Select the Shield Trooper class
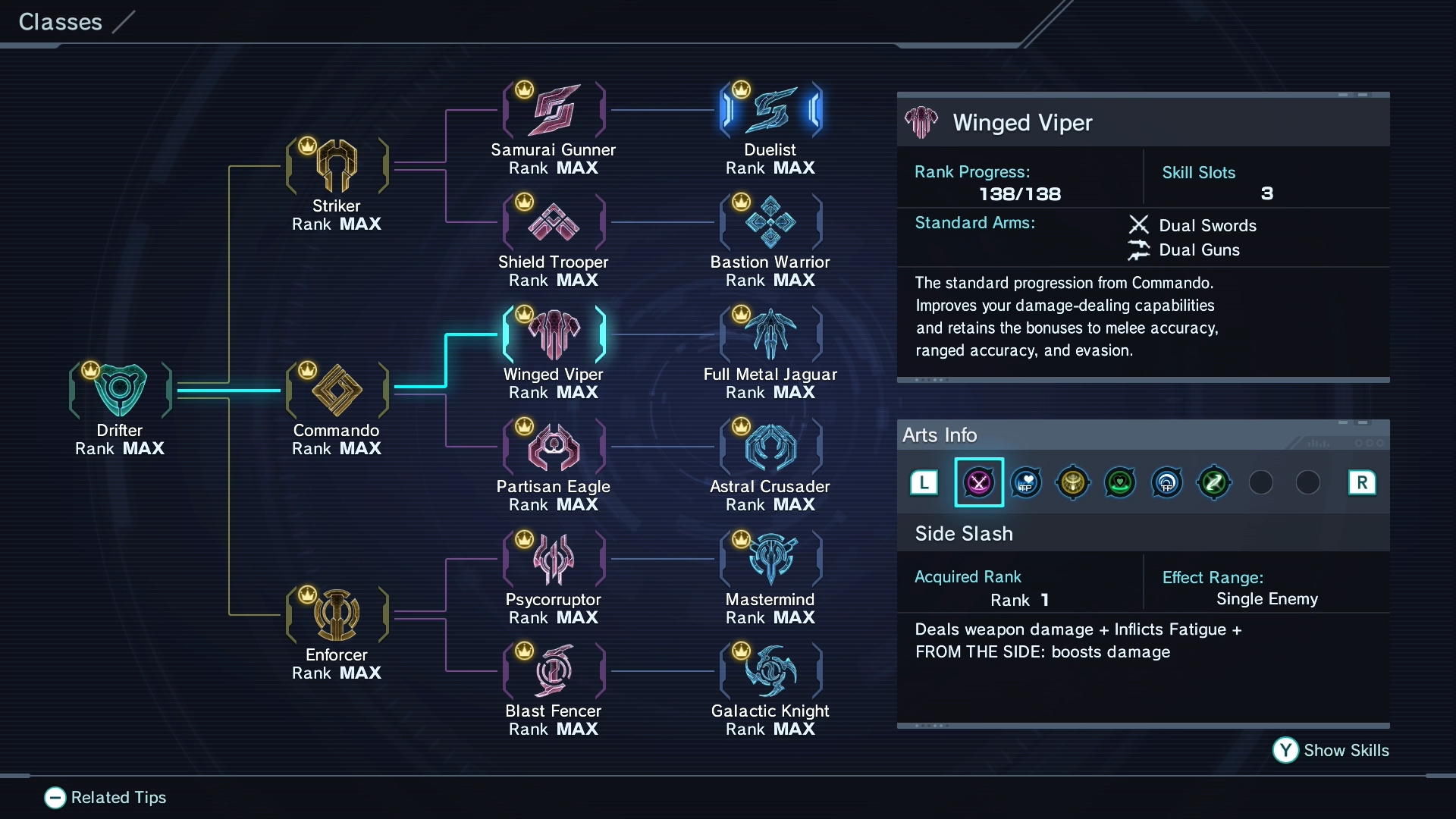 (x=554, y=222)
